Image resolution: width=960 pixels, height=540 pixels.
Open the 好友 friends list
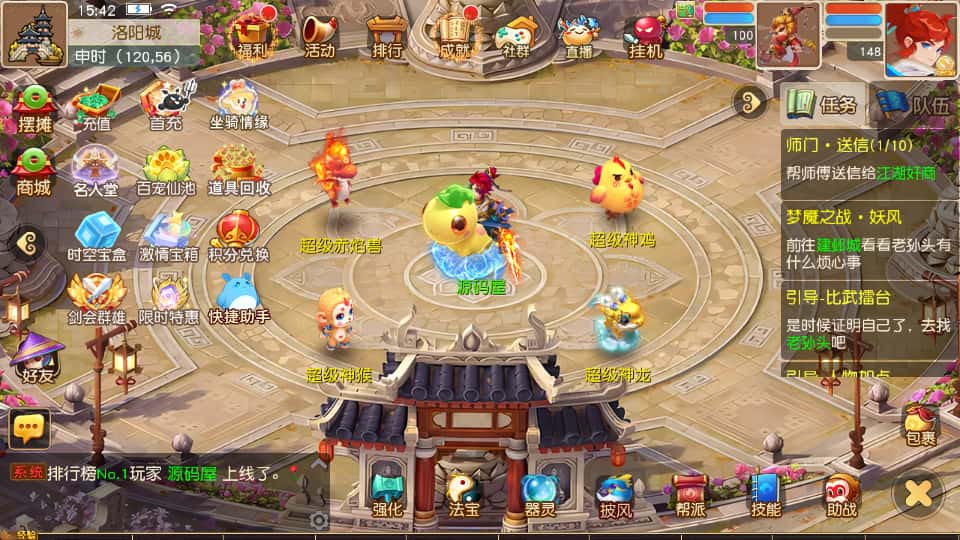coord(34,360)
